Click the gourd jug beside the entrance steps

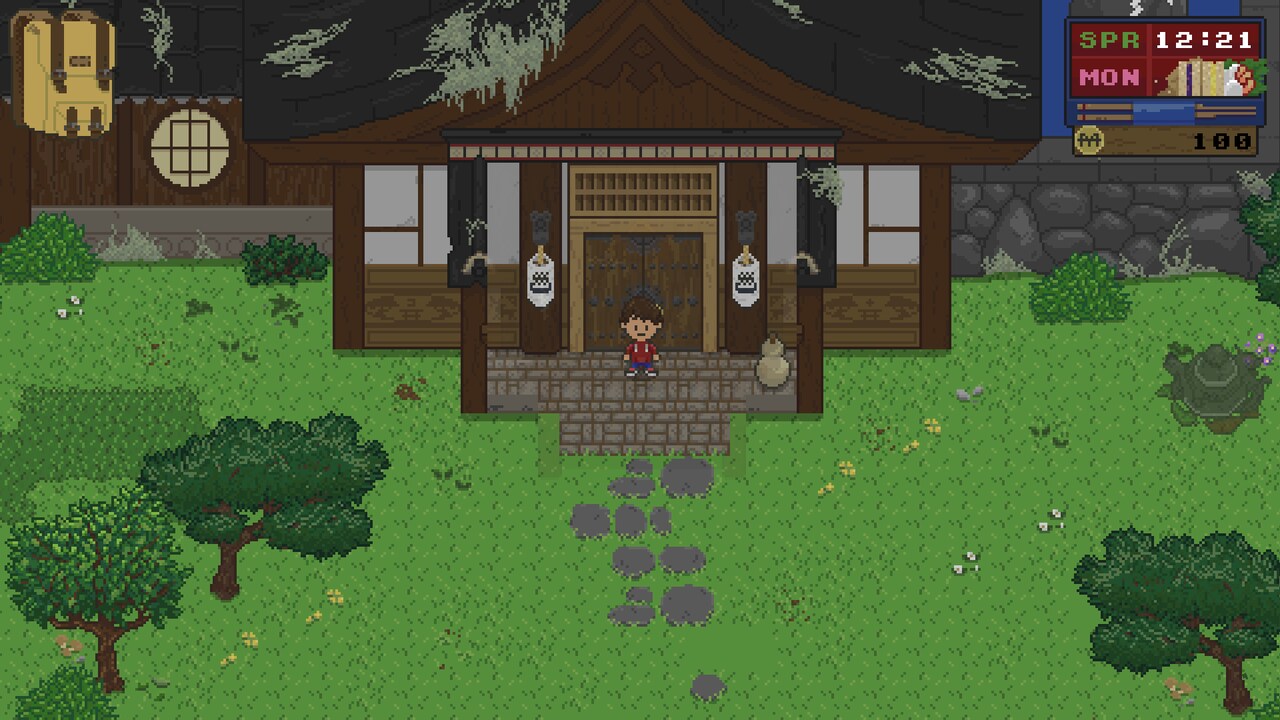coord(772,368)
